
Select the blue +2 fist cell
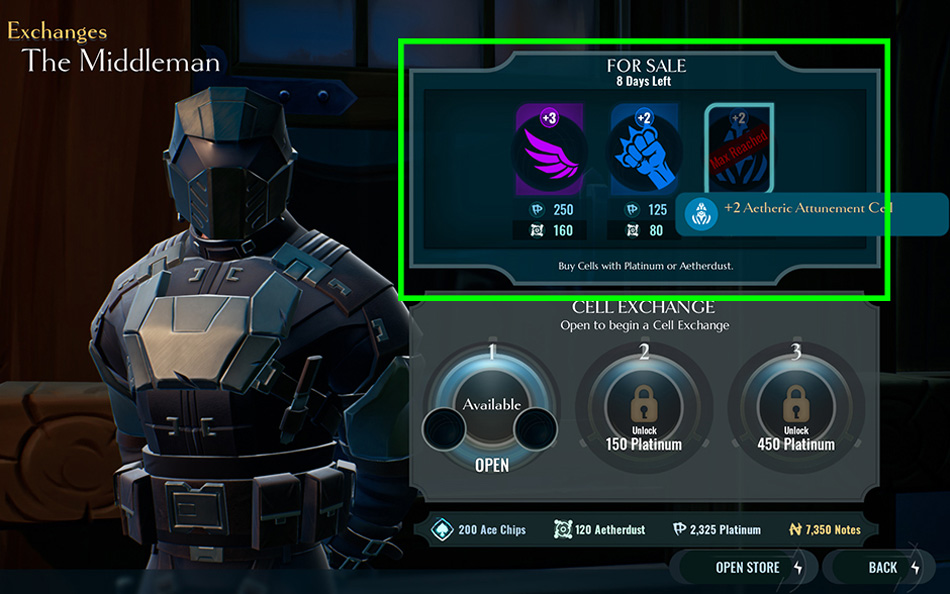[645, 150]
